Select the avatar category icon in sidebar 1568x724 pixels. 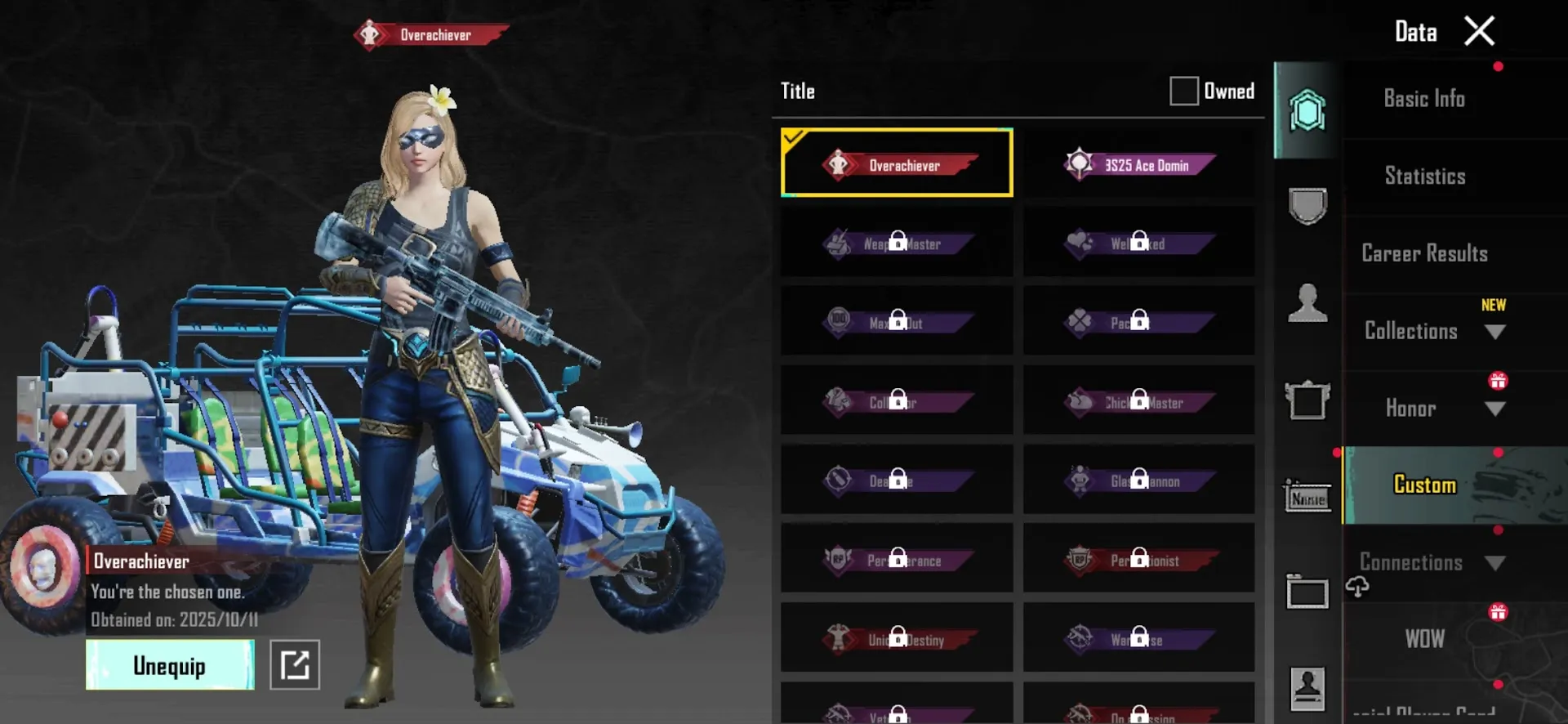tap(1308, 302)
